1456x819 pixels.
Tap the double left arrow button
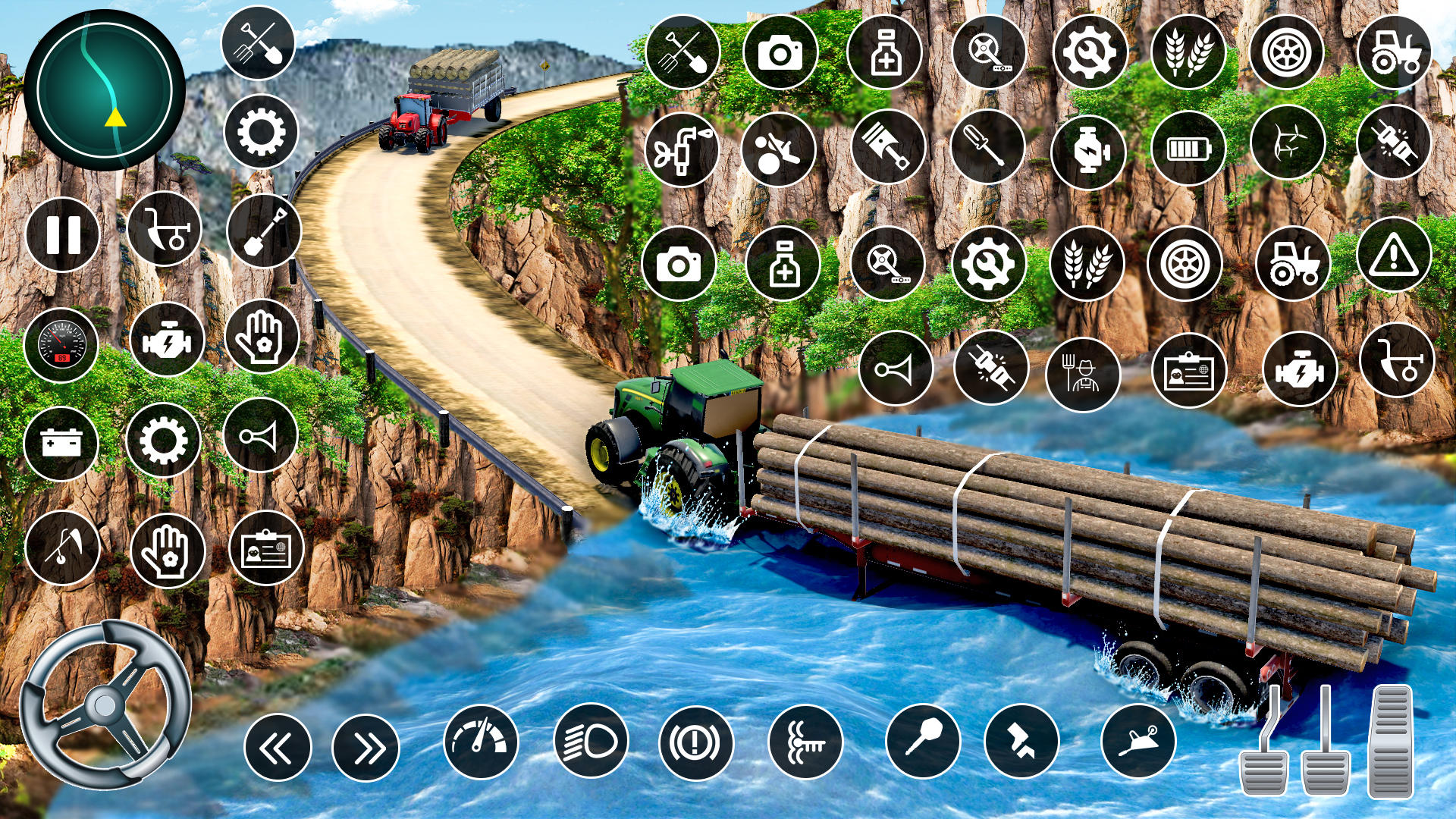[x=278, y=748]
